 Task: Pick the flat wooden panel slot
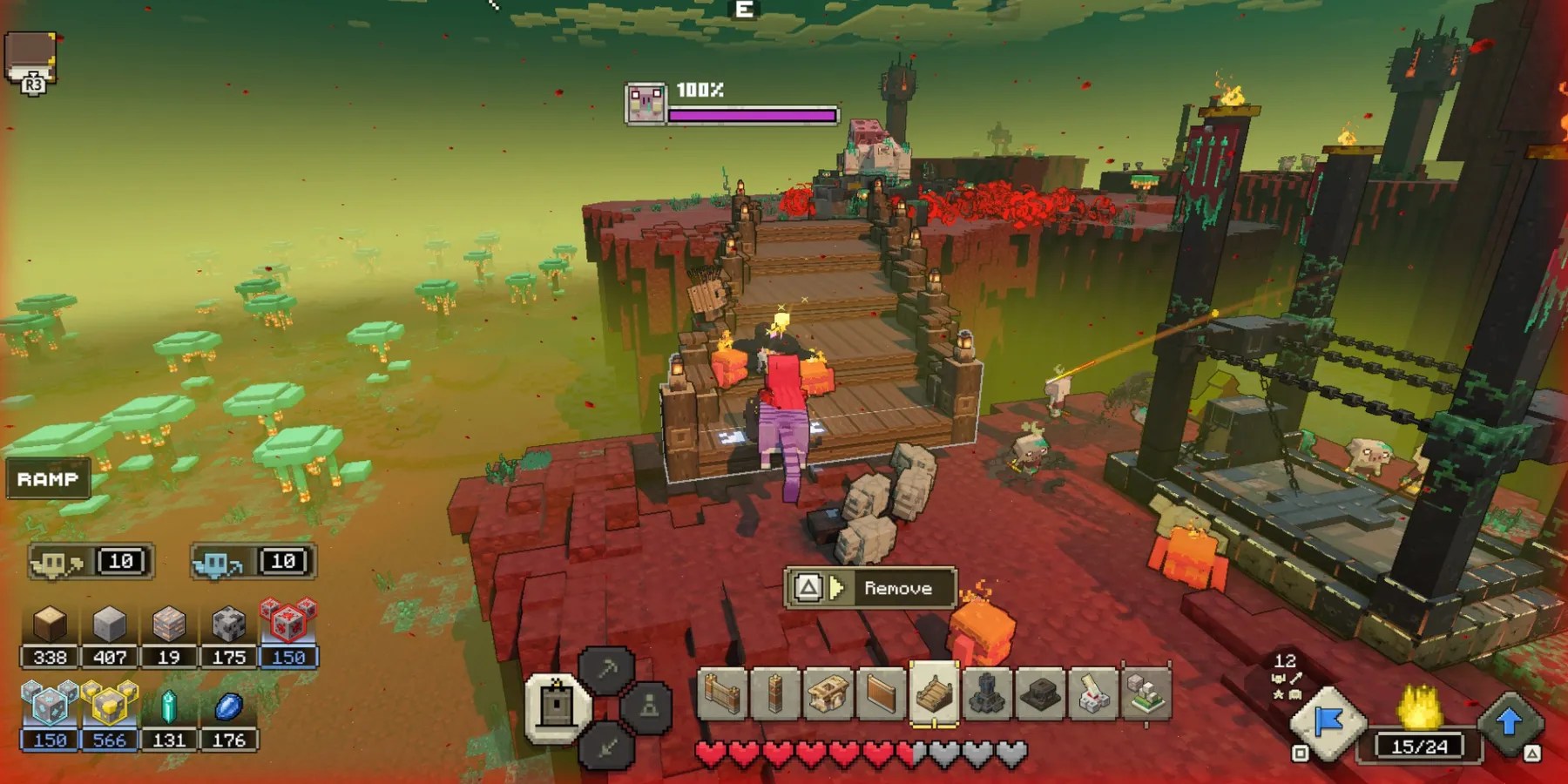881,696
